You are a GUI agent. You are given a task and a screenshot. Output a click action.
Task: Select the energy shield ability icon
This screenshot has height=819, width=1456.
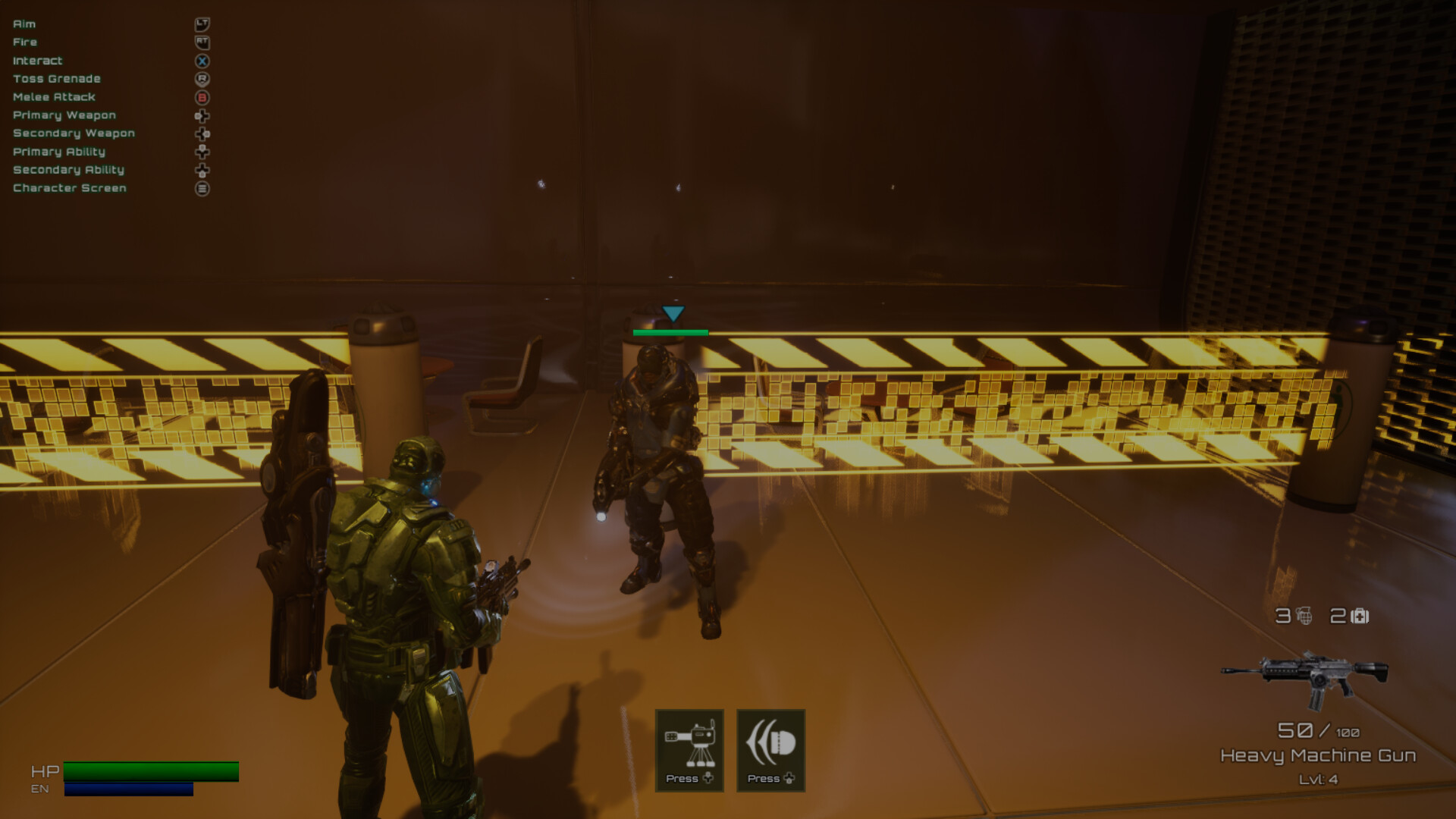pyautogui.click(x=770, y=747)
